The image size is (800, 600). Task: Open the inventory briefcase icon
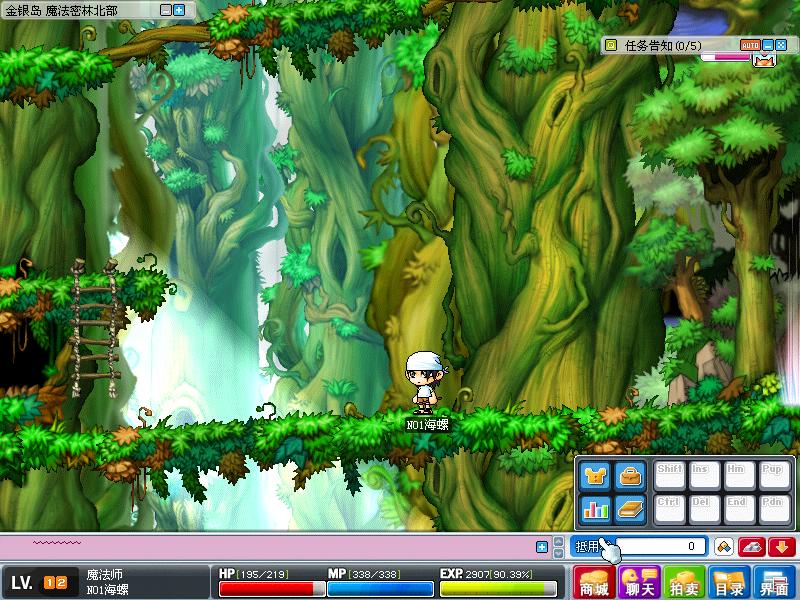[x=629, y=476]
